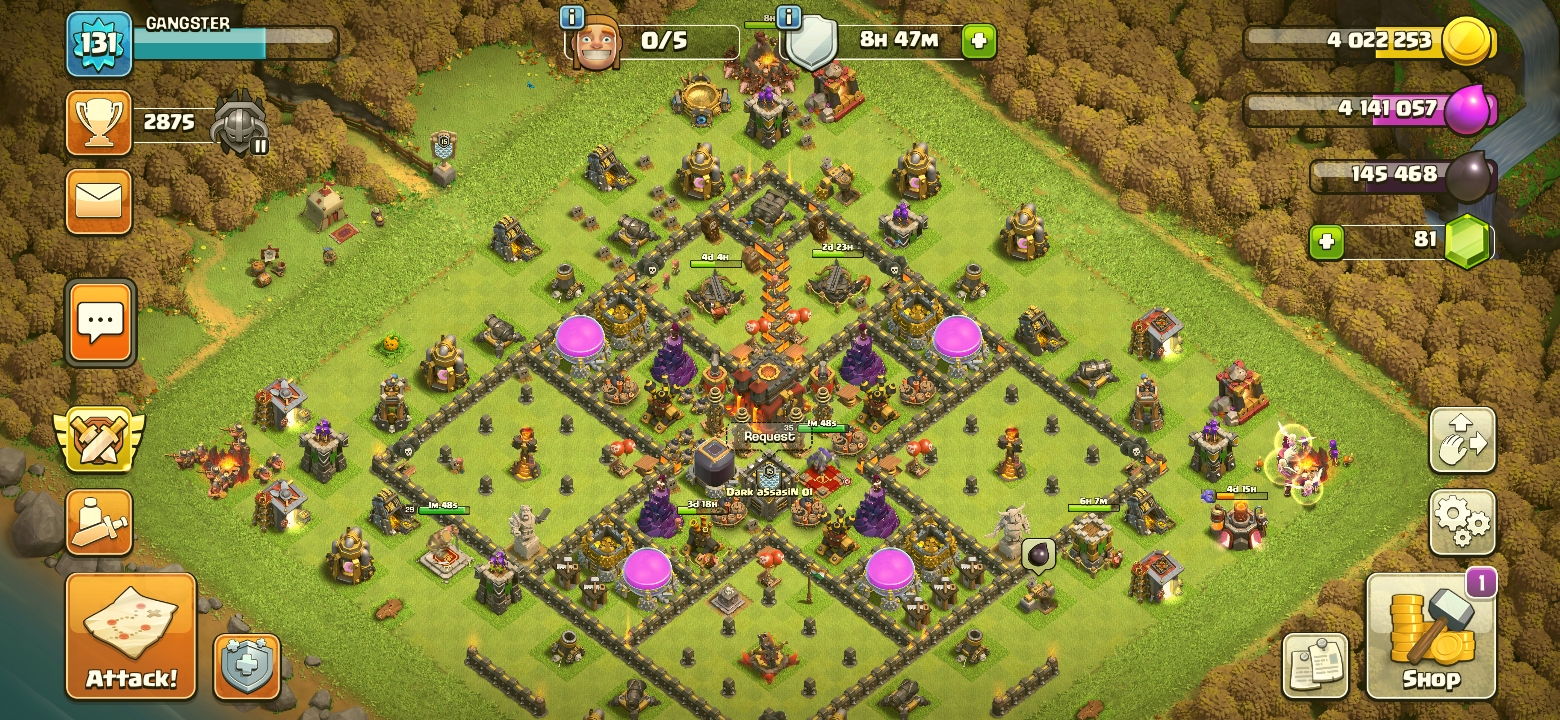
Task: Open the chat speech bubble panel
Action: [x=100, y=323]
